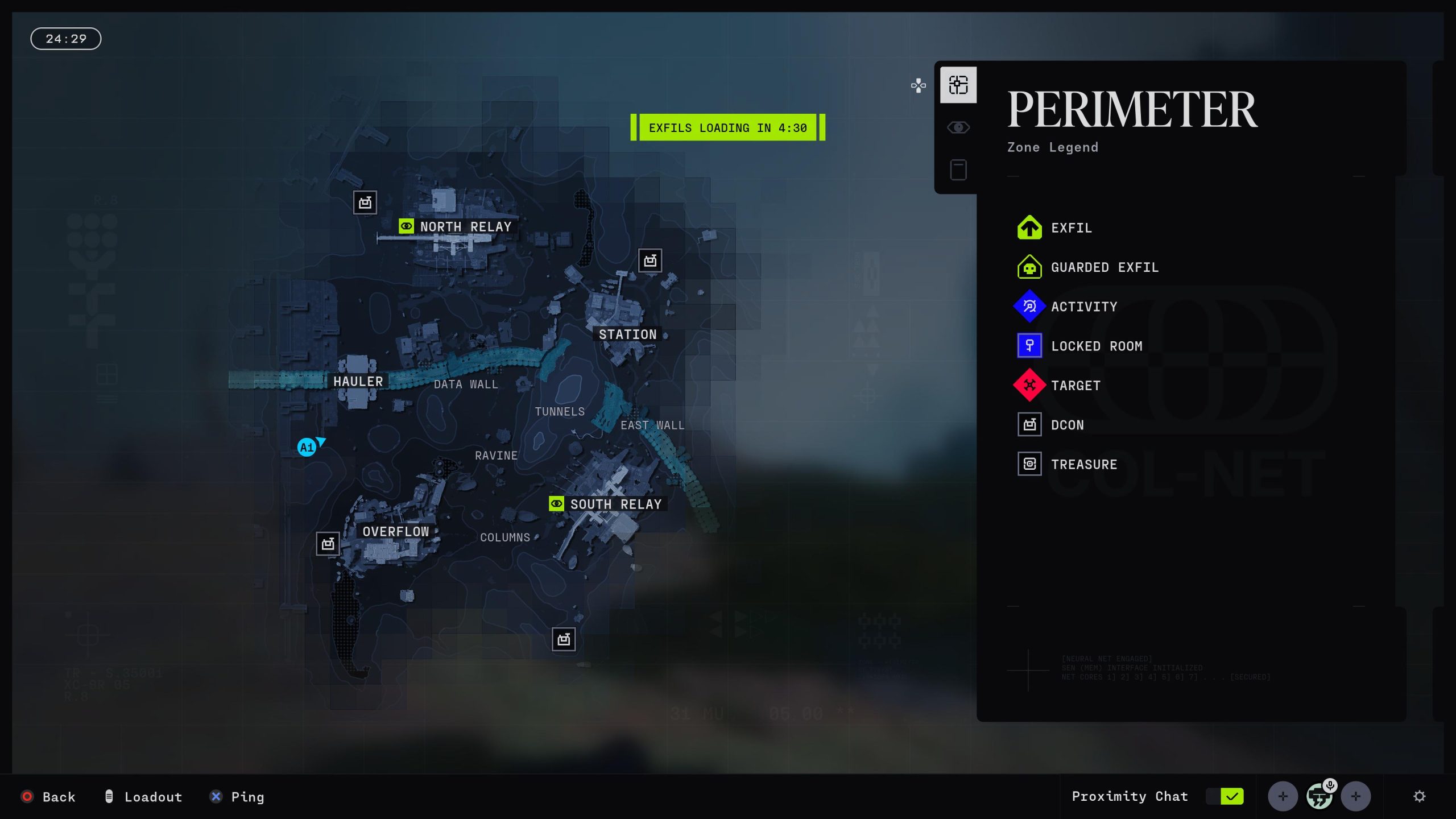Click the DCON icon below Columns
This screenshot has height=819, width=1456.
[x=562, y=639]
